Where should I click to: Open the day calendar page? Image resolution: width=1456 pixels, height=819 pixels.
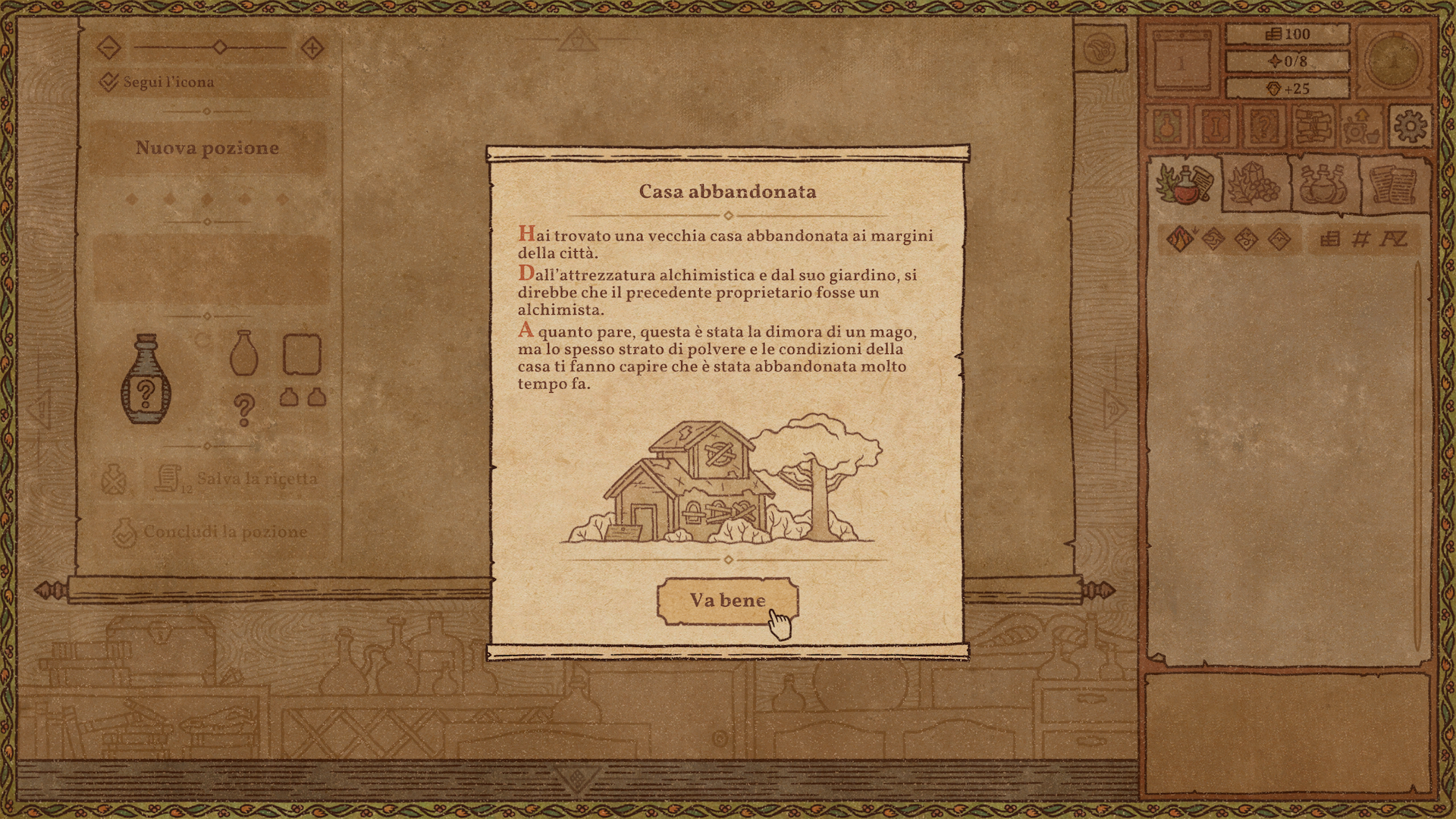pyautogui.click(x=1180, y=62)
